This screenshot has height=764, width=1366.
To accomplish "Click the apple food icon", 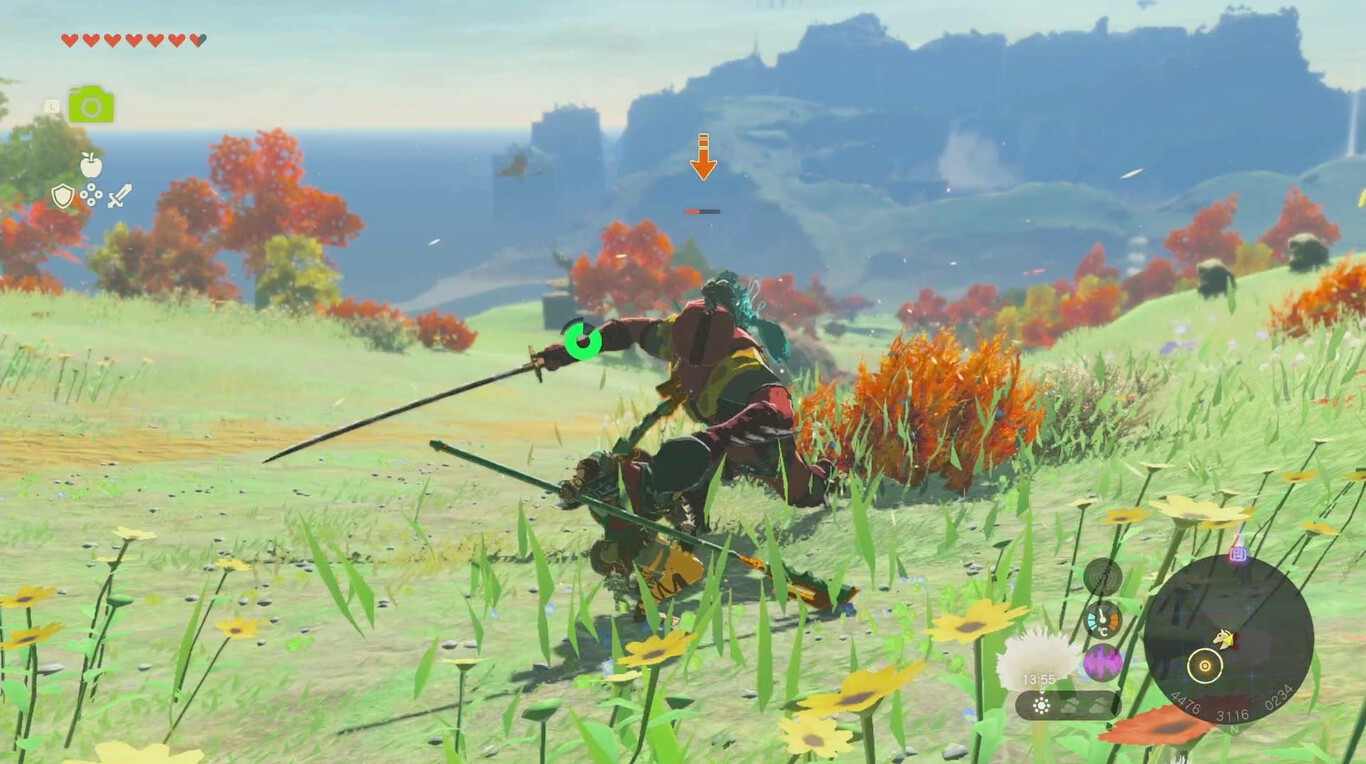I will [91, 164].
